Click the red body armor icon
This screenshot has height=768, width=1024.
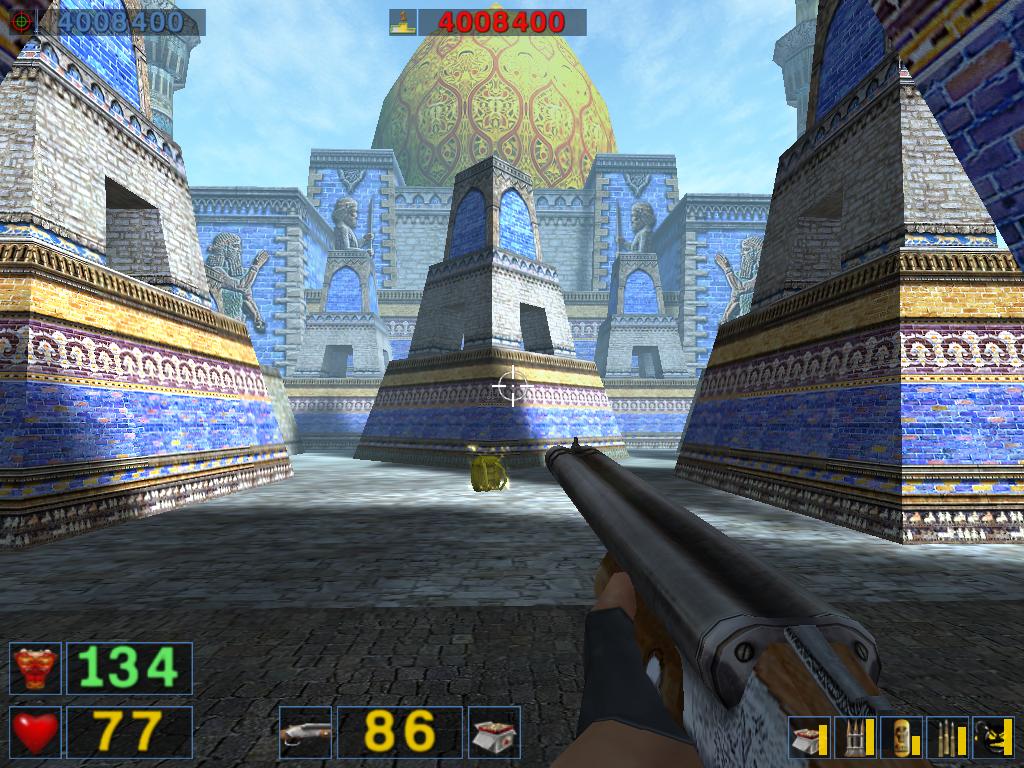click(35, 668)
